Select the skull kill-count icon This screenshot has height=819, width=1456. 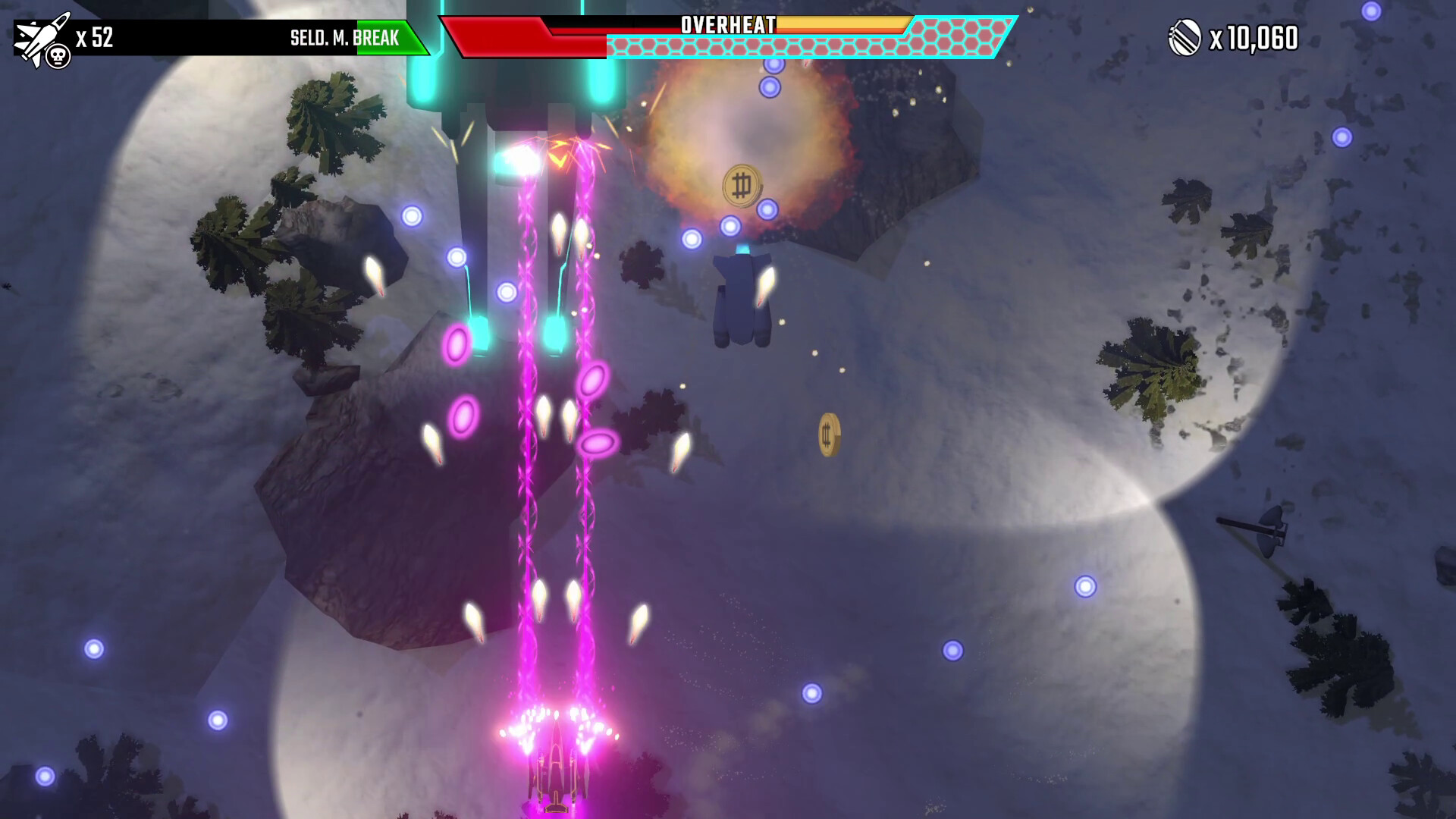click(x=57, y=55)
